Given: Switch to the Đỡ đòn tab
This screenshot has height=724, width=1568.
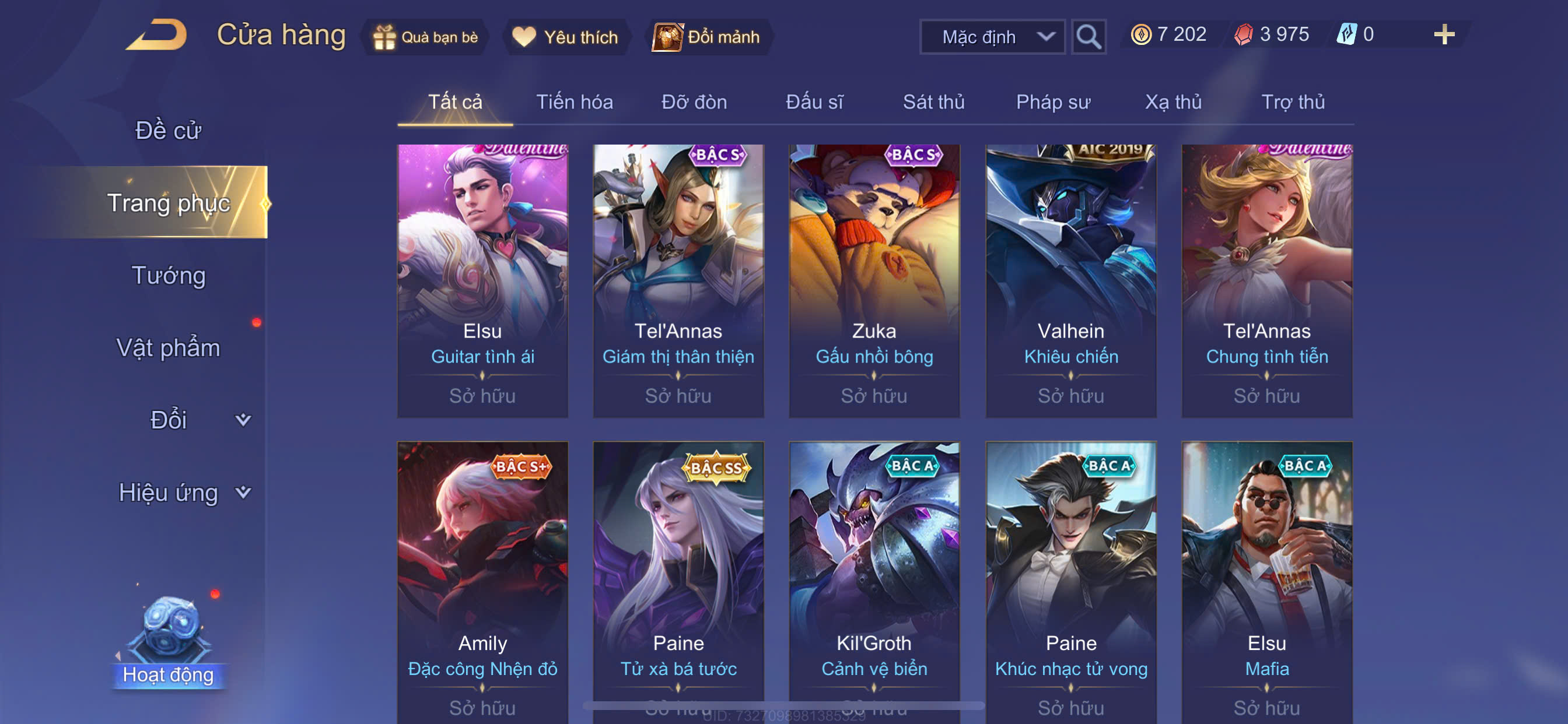Looking at the screenshot, I should click(x=694, y=101).
